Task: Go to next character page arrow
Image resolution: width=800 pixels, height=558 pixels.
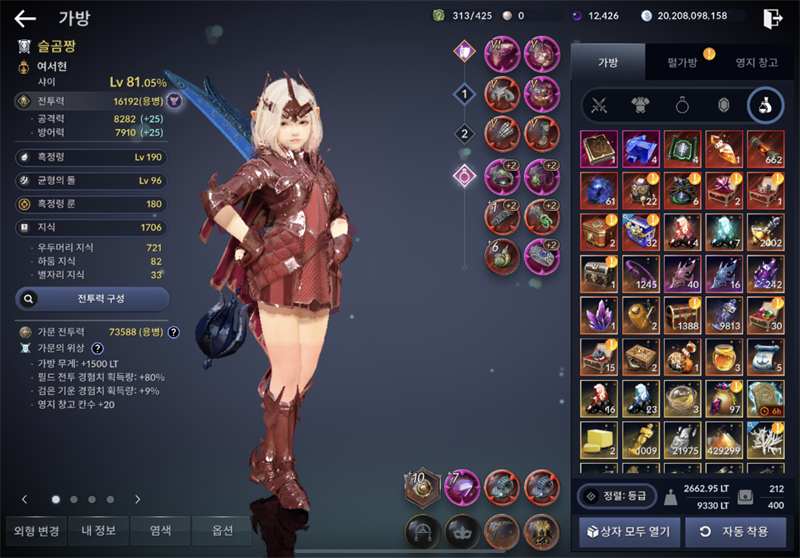Action: click(138, 499)
